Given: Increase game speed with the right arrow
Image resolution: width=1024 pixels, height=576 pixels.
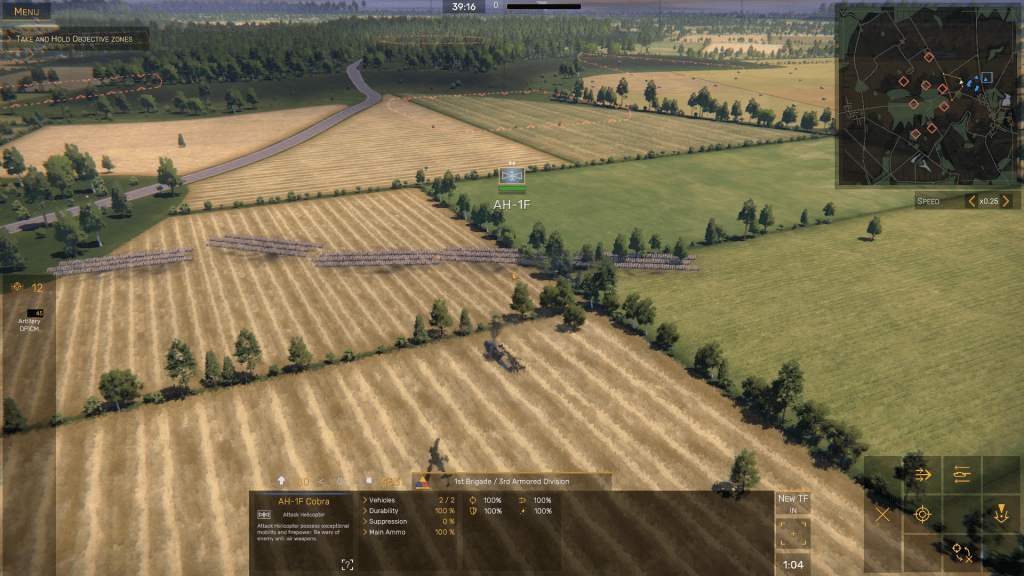Looking at the screenshot, I should [x=1006, y=201].
